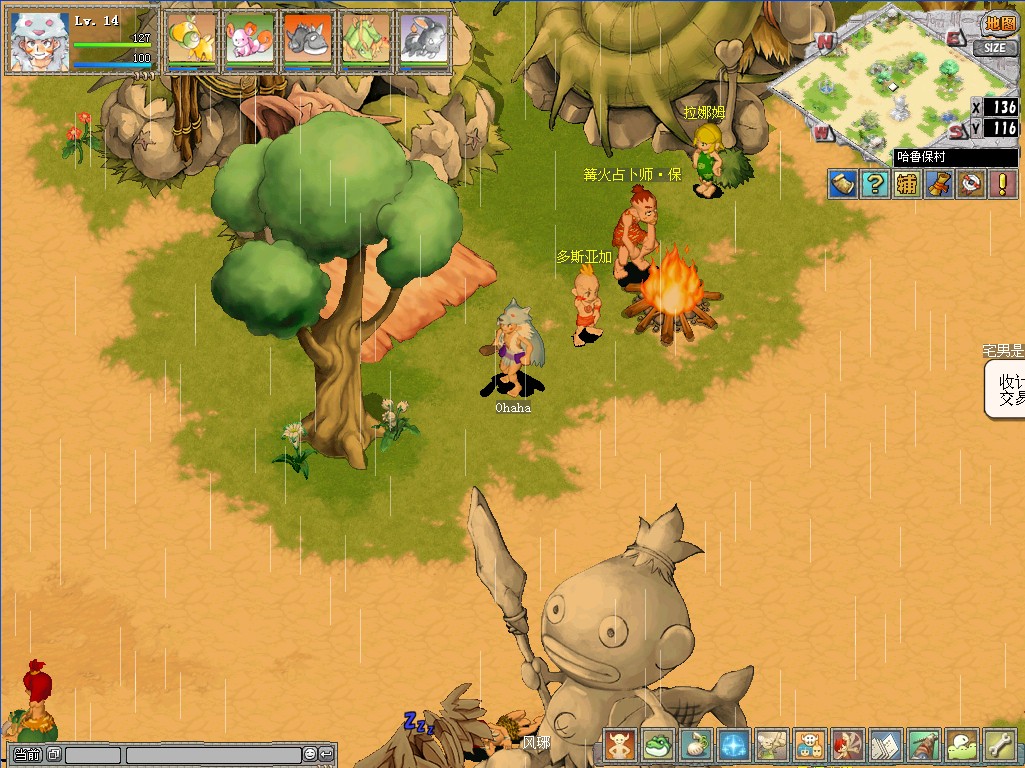Open the paper cards icon in bottom toolbar
Image resolution: width=1025 pixels, height=768 pixels.
click(x=886, y=745)
